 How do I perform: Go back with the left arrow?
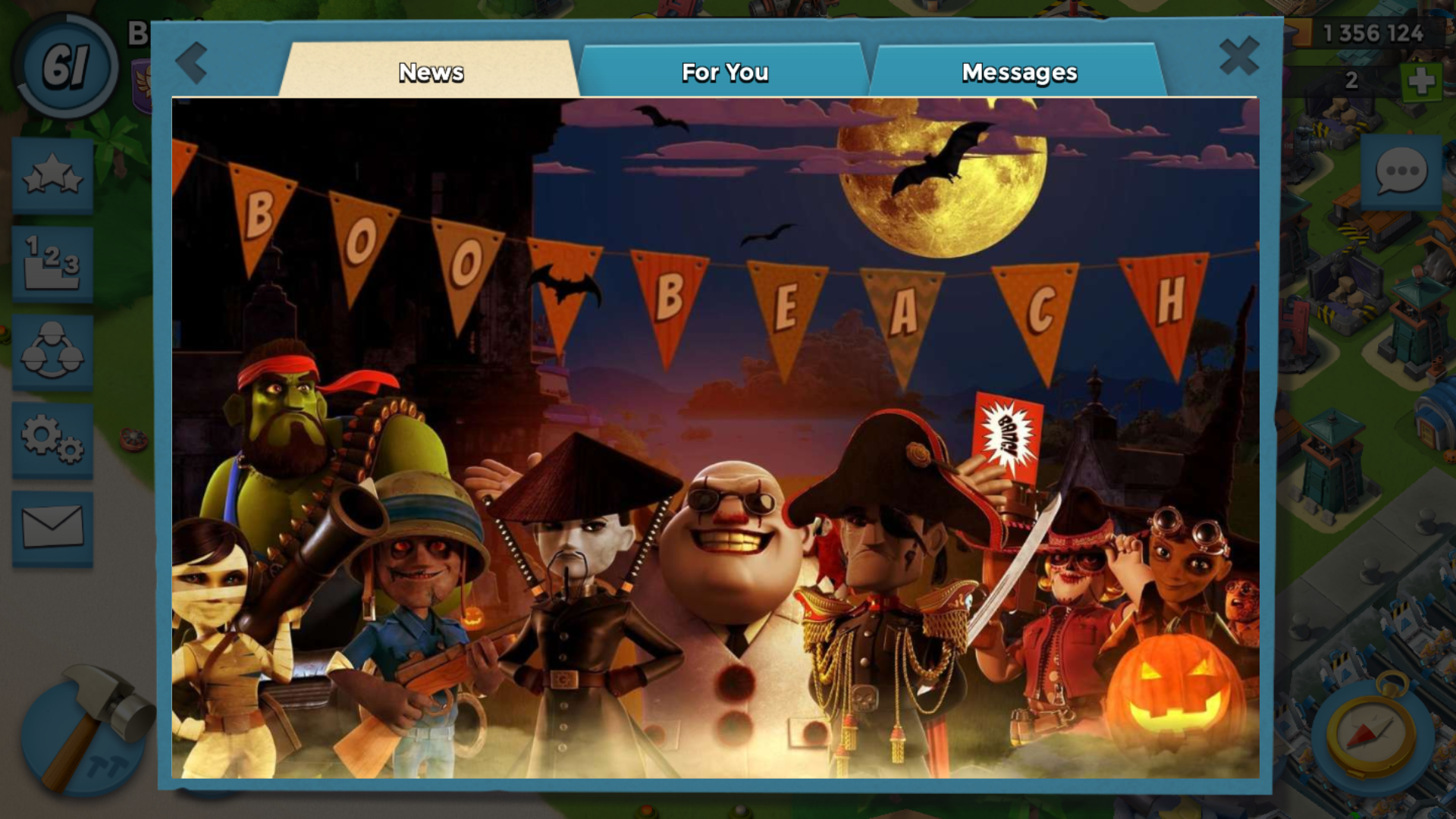(x=192, y=62)
